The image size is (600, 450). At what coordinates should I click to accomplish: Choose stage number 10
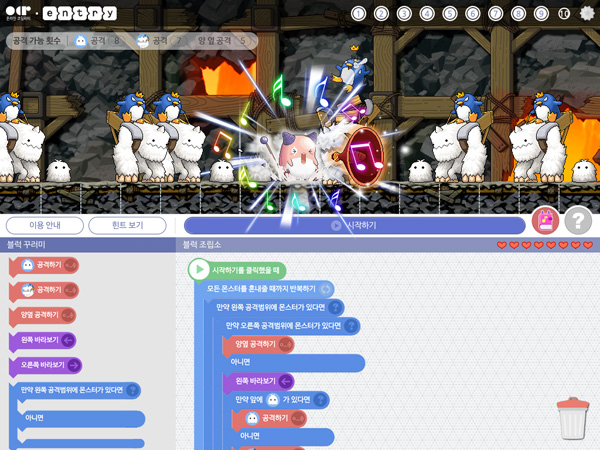[564, 13]
